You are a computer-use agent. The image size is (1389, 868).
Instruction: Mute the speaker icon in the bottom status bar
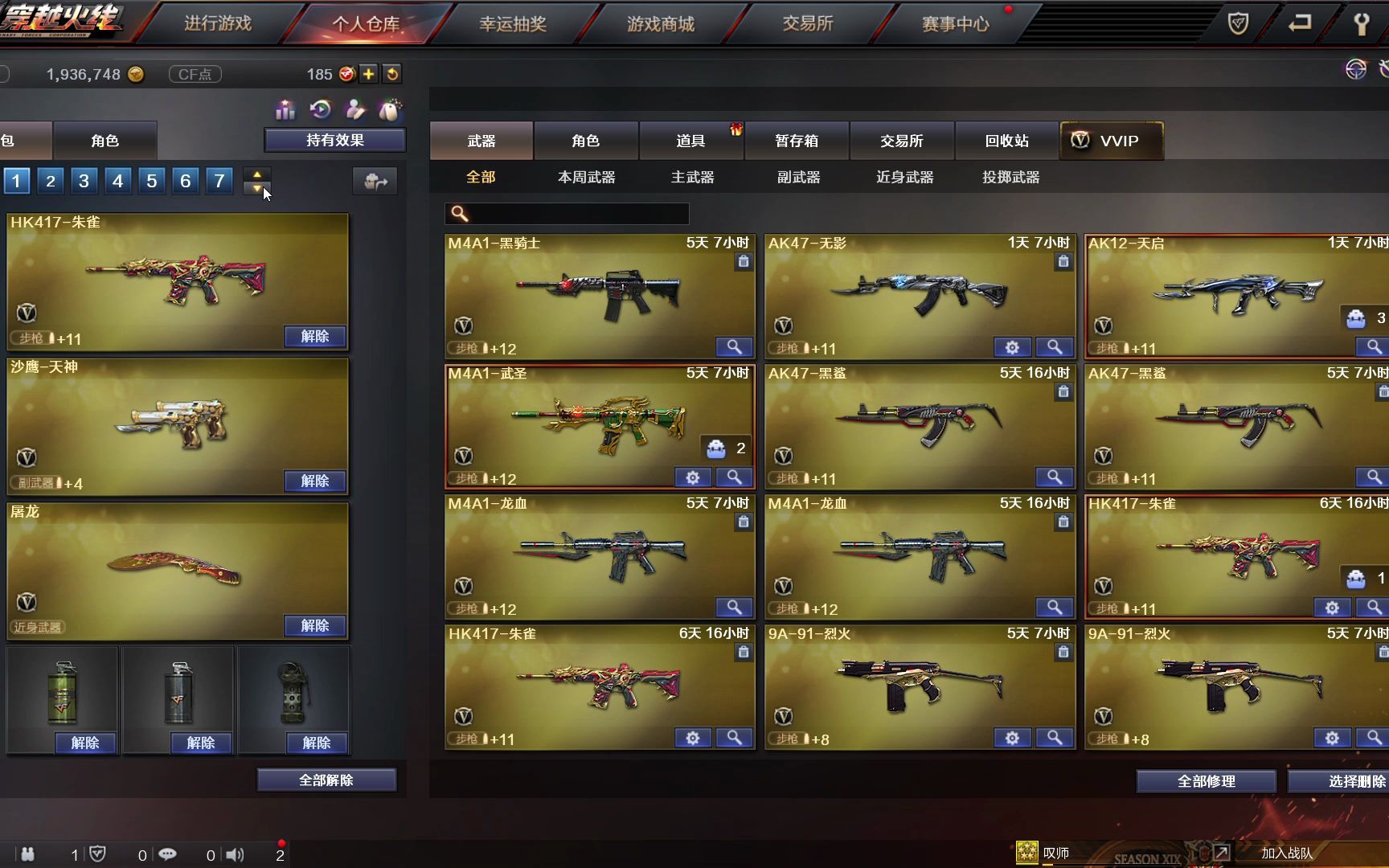point(235,854)
